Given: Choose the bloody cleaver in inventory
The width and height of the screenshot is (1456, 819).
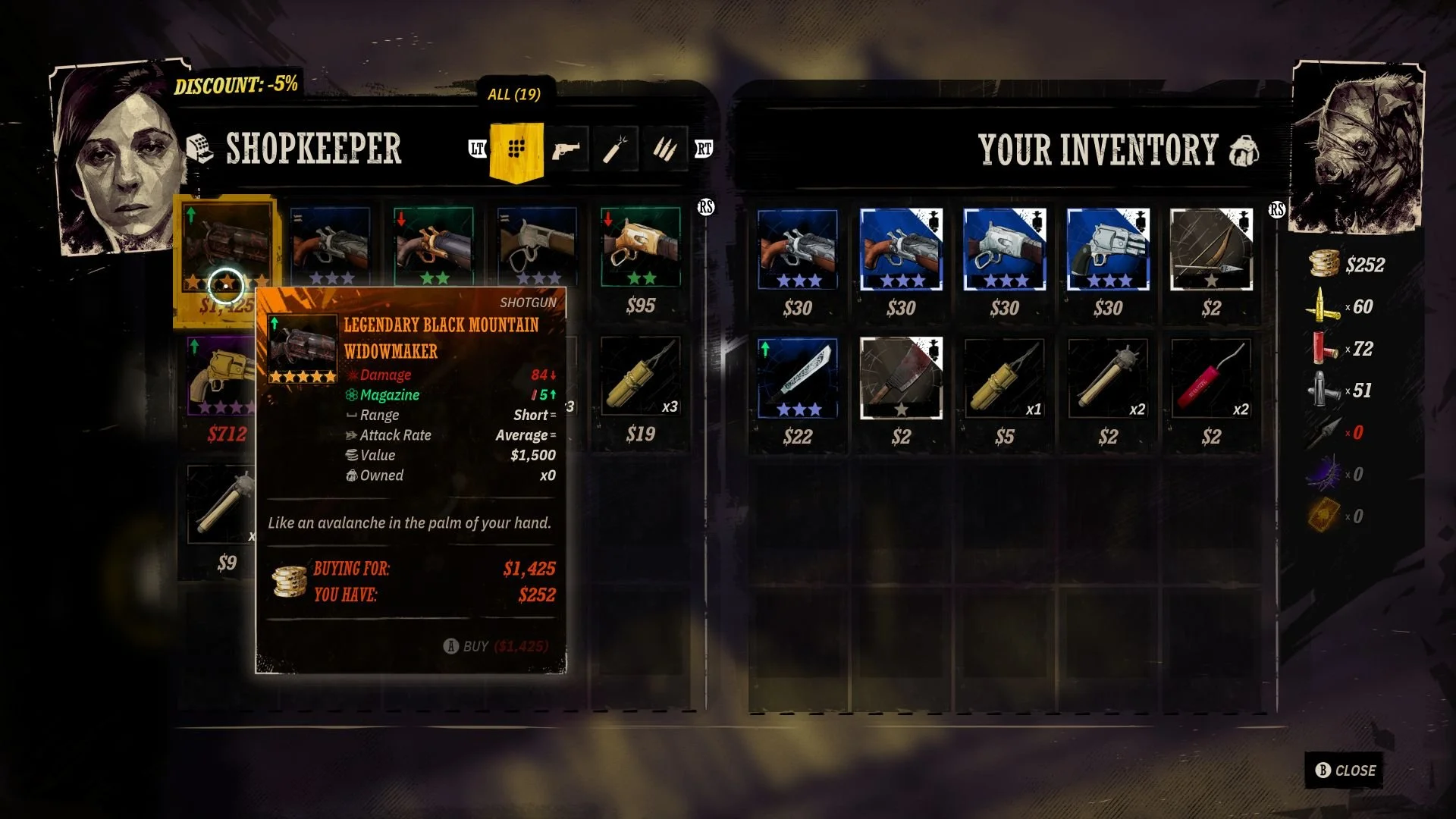Looking at the screenshot, I should (901, 378).
